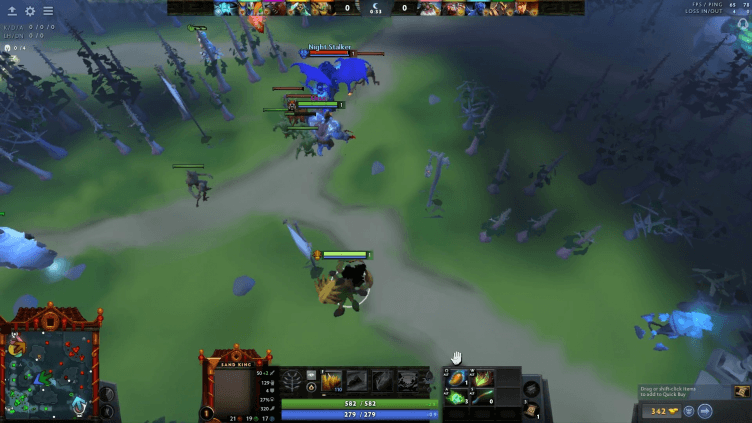Open the shop via gold button
The width and height of the screenshot is (752, 423).
[x=663, y=410]
